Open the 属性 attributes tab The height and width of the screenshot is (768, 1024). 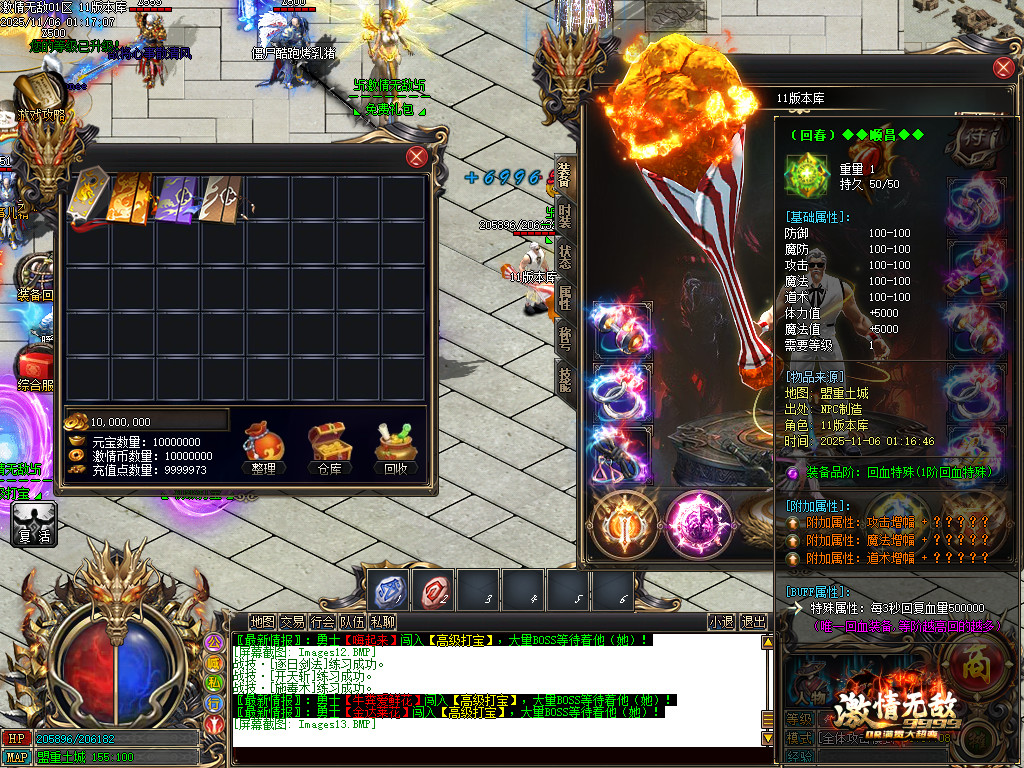pos(565,297)
